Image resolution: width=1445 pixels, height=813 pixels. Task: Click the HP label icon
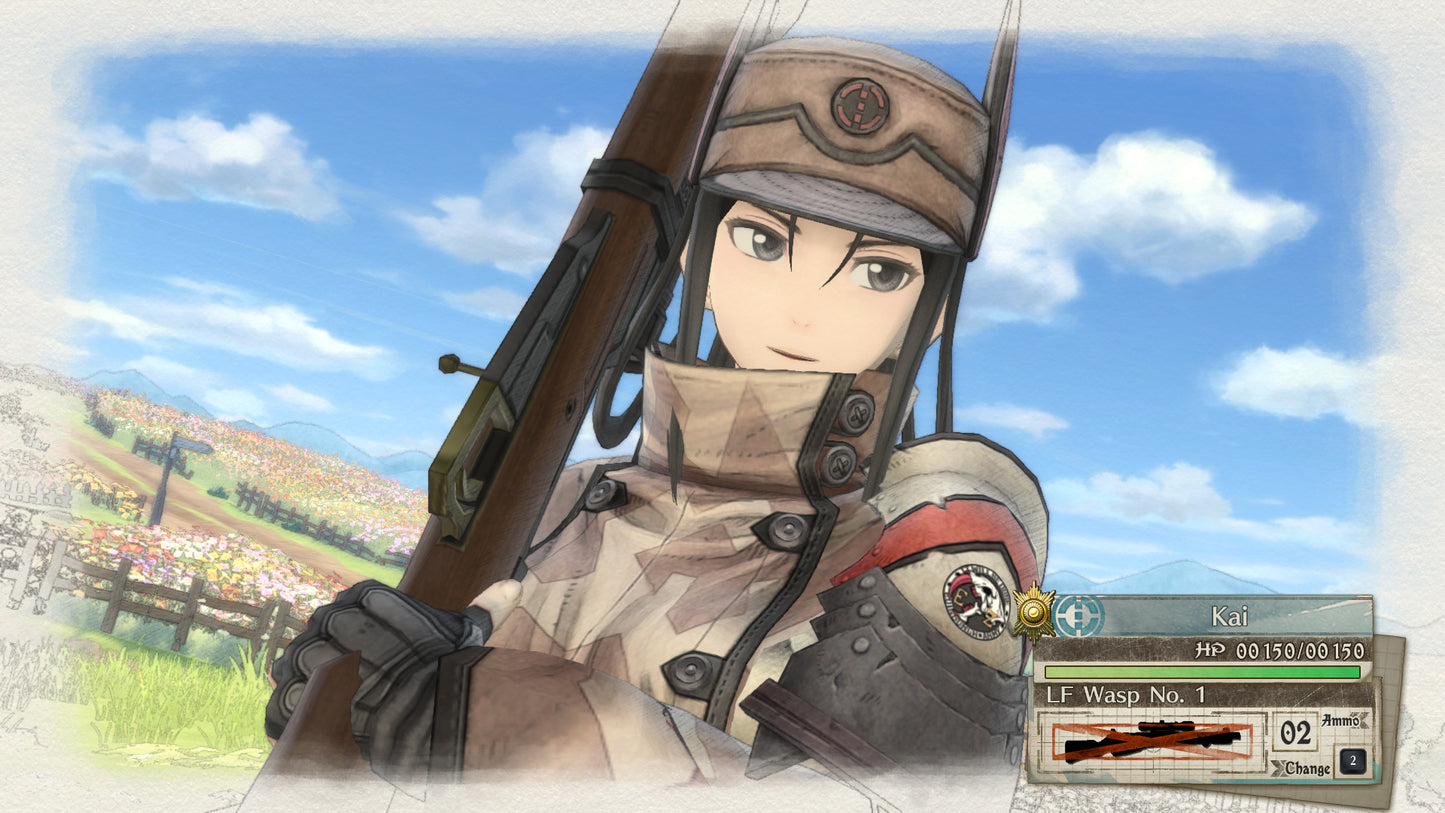coord(1209,649)
